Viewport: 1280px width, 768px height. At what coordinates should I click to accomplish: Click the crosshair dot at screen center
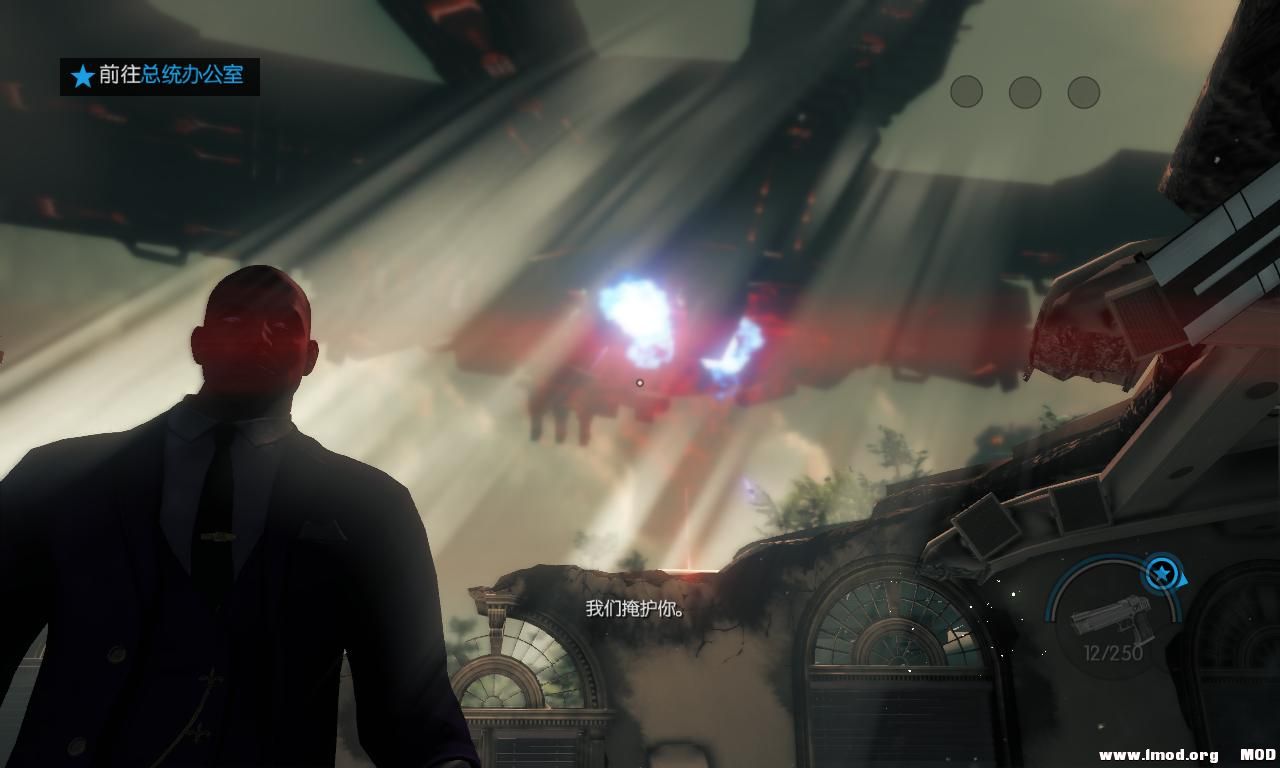[639, 381]
